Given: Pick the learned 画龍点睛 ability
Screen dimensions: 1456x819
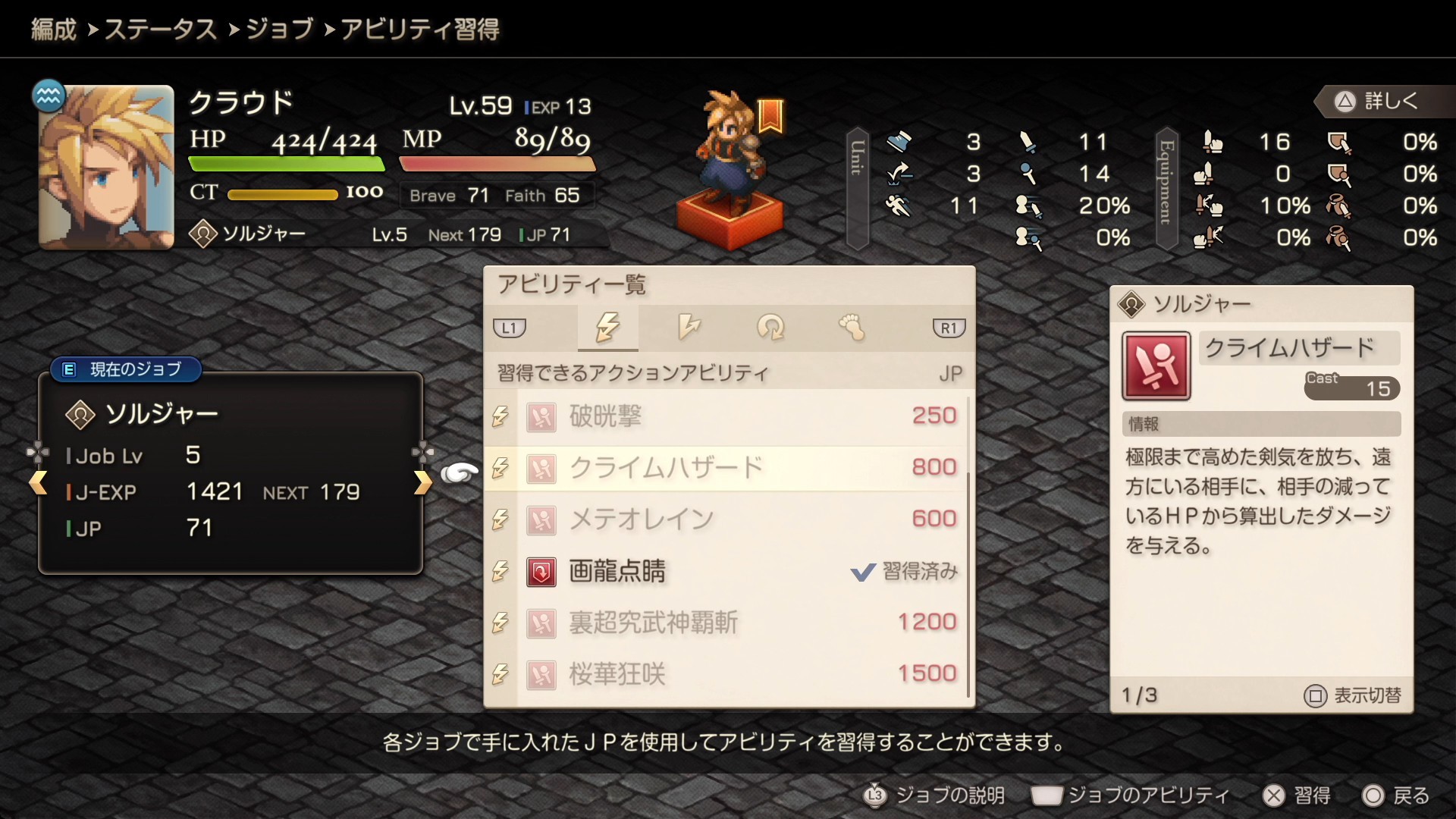Looking at the screenshot, I should tap(726, 571).
